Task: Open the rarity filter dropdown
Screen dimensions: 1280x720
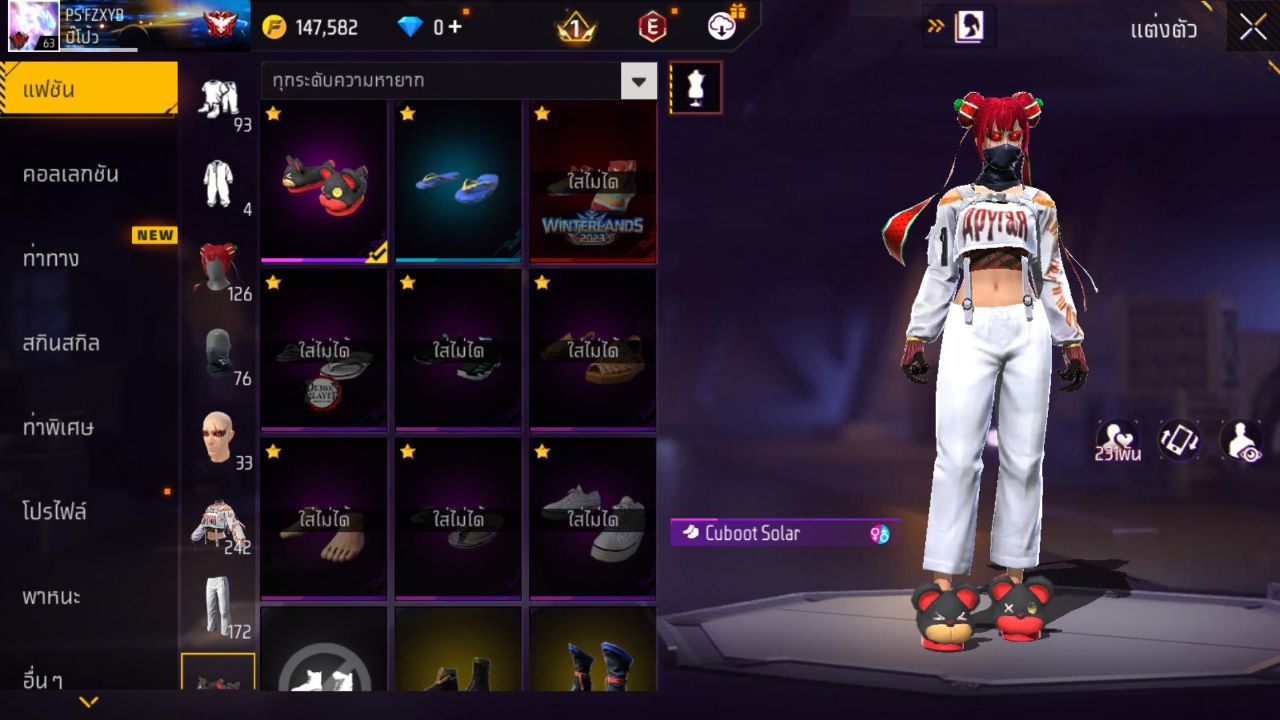Action: (637, 81)
